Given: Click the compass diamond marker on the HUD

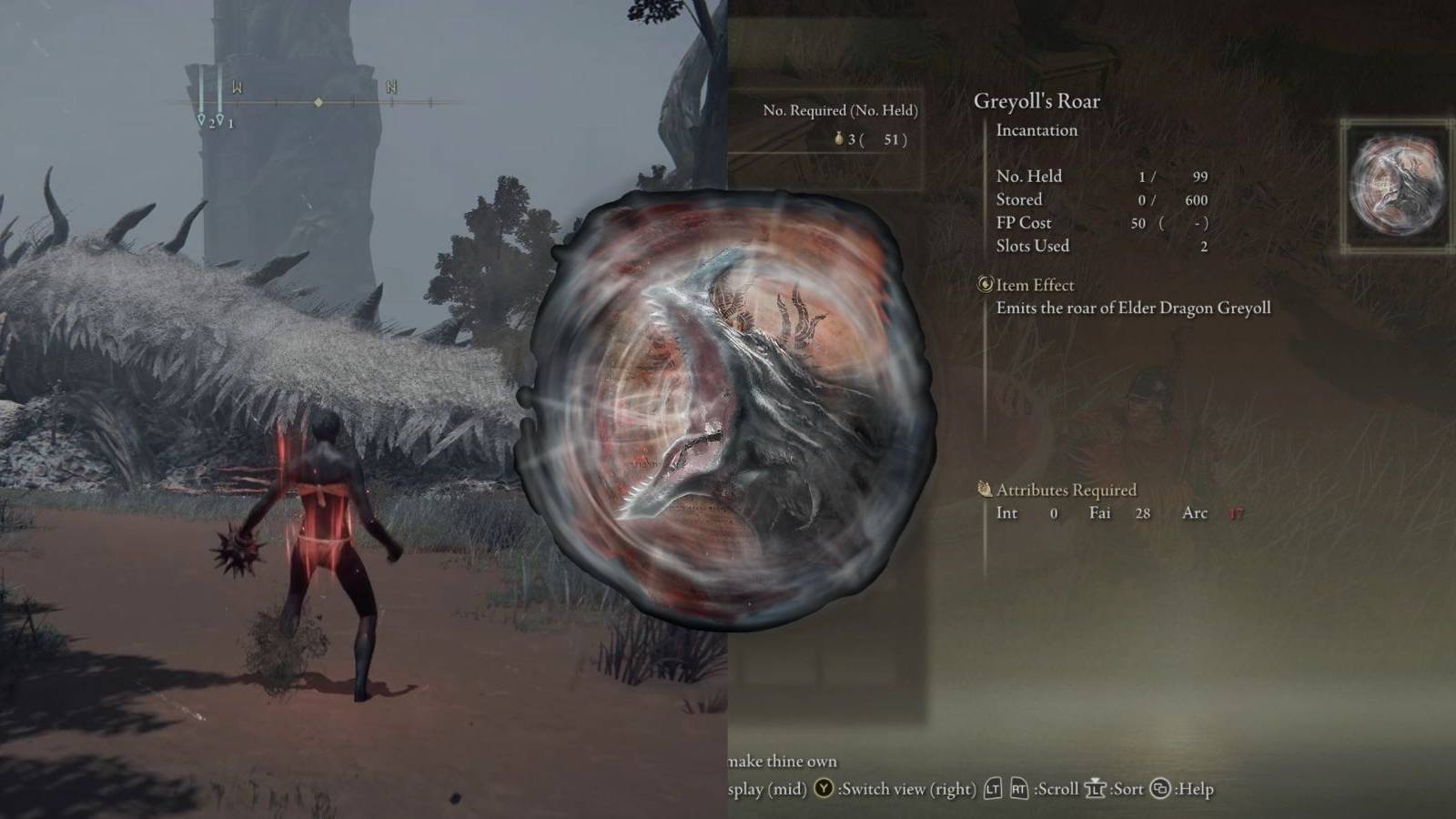Looking at the screenshot, I should [x=318, y=103].
